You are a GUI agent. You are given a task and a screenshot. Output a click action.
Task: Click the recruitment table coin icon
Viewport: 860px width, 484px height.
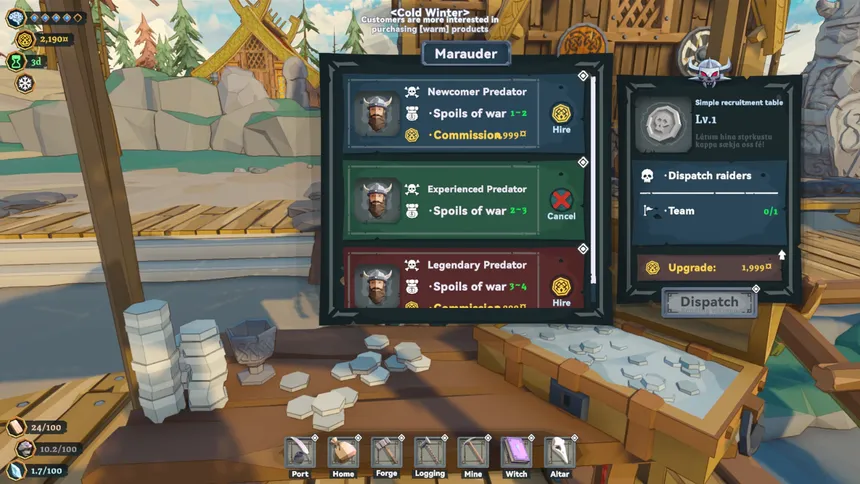click(662, 124)
